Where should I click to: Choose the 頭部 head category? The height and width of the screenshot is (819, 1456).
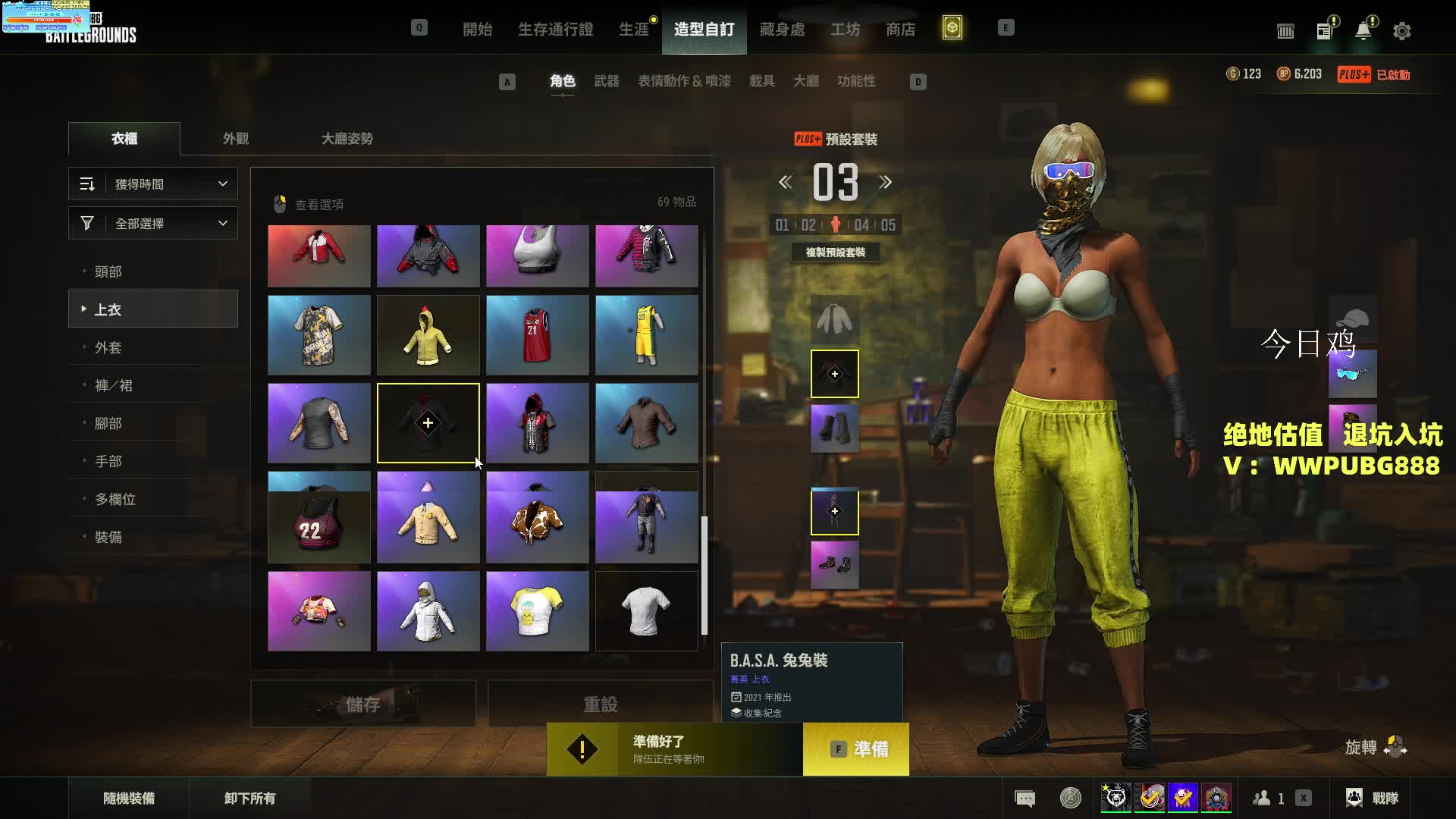tap(108, 271)
